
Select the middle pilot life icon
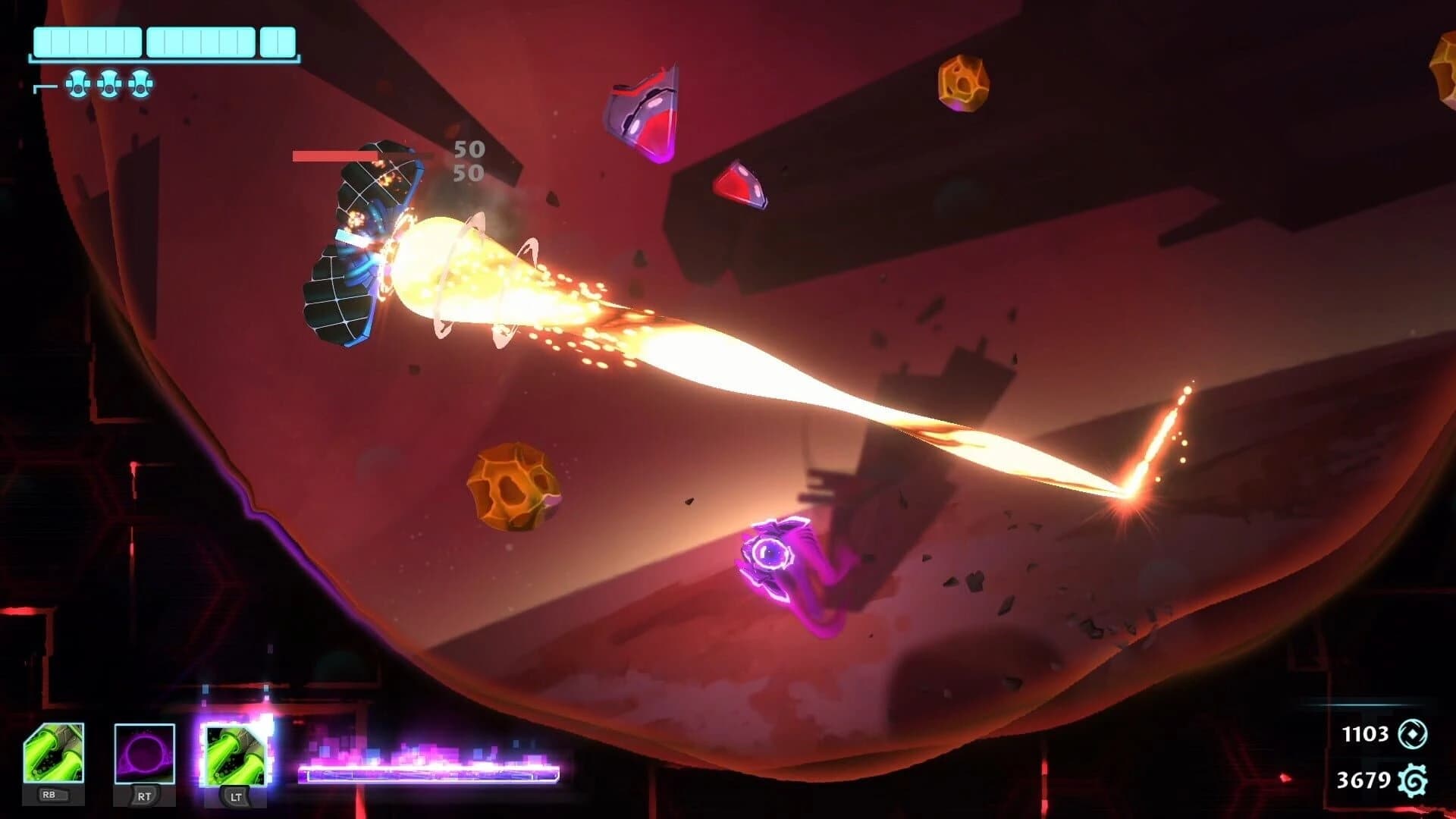click(x=108, y=83)
